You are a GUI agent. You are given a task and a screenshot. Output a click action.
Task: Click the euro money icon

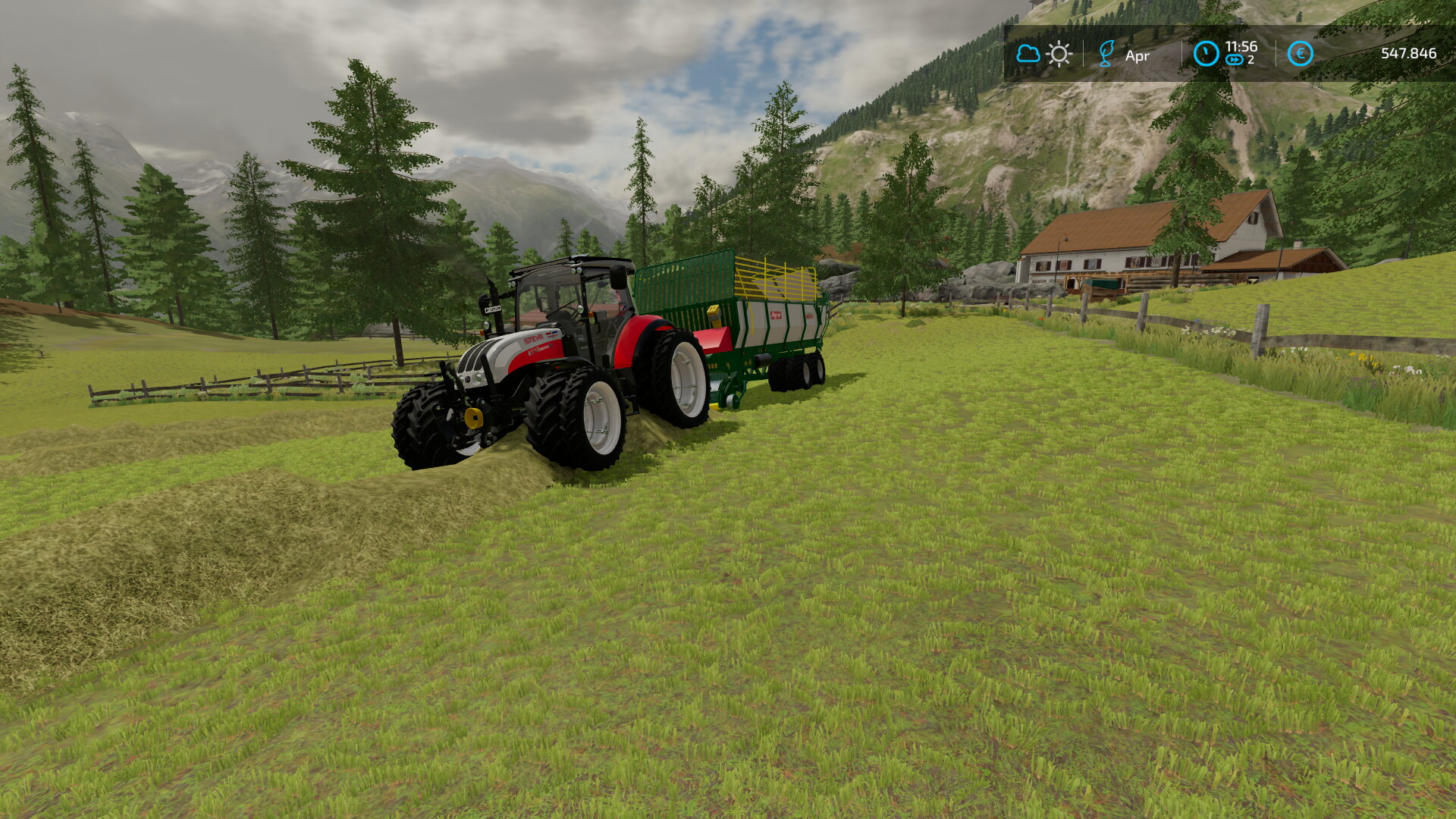[x=1300, y=54]
